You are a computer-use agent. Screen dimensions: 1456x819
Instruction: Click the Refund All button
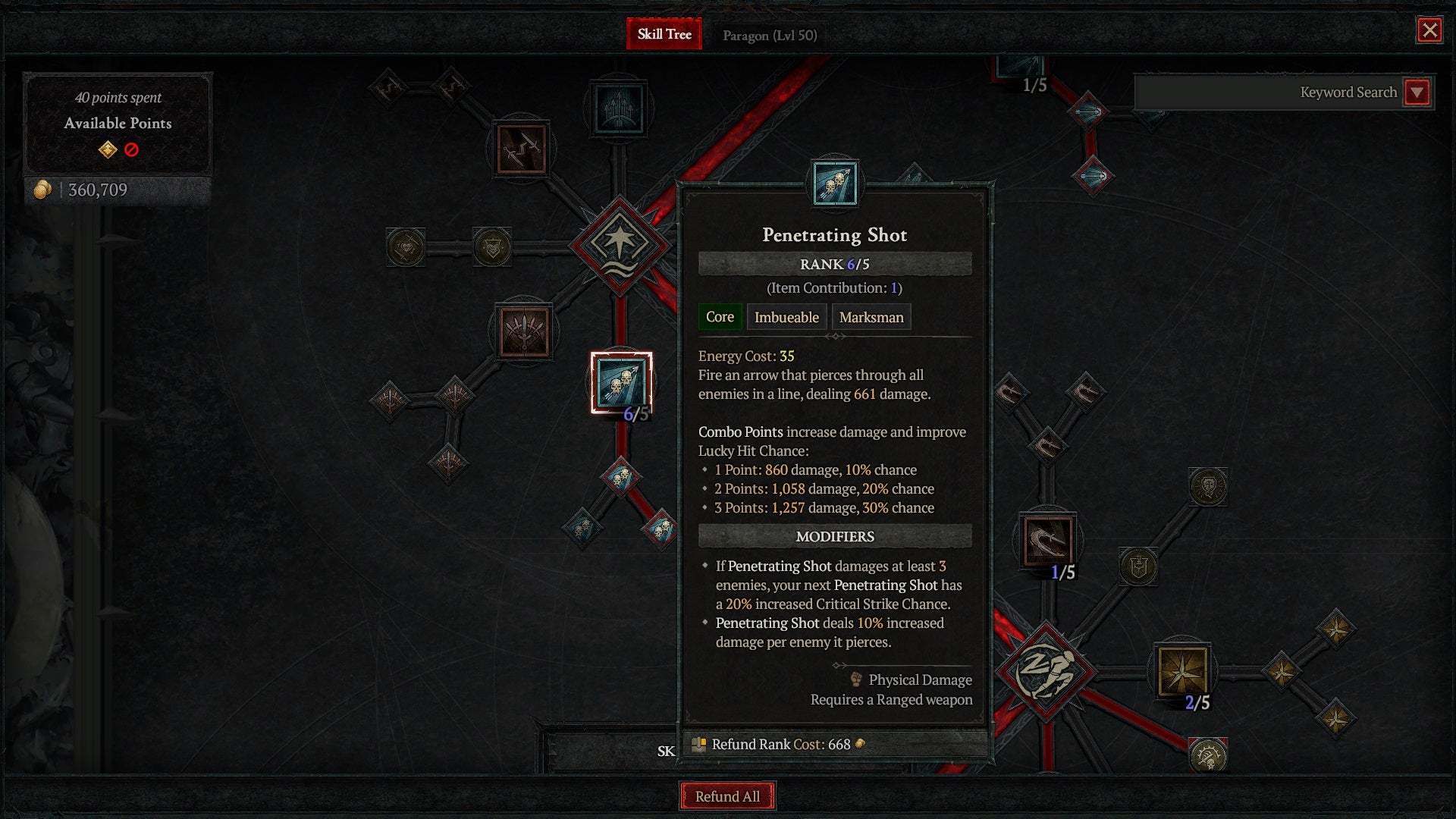pyautogui.click(x=726, y=796)
